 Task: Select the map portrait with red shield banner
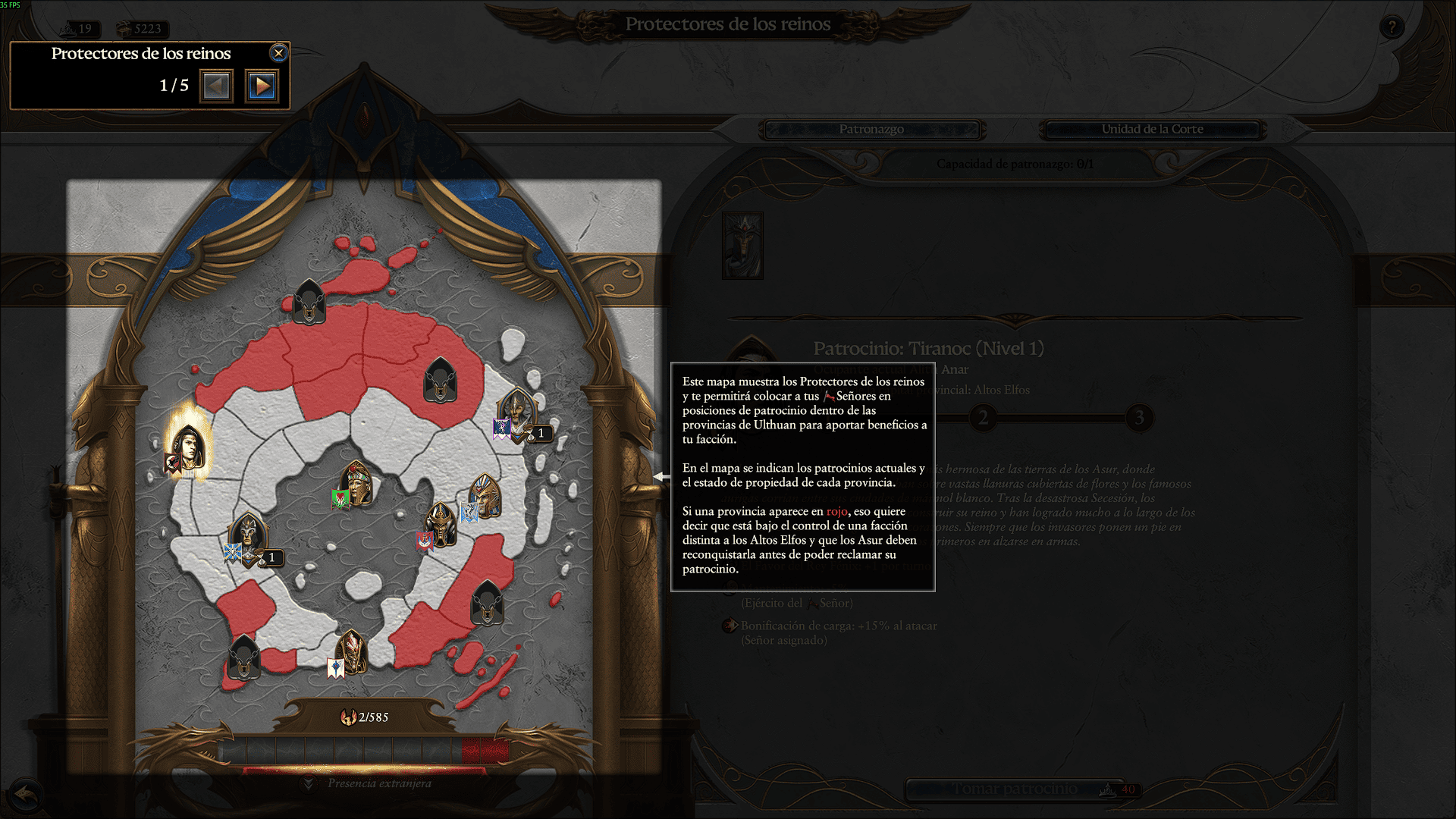point(440,525)
